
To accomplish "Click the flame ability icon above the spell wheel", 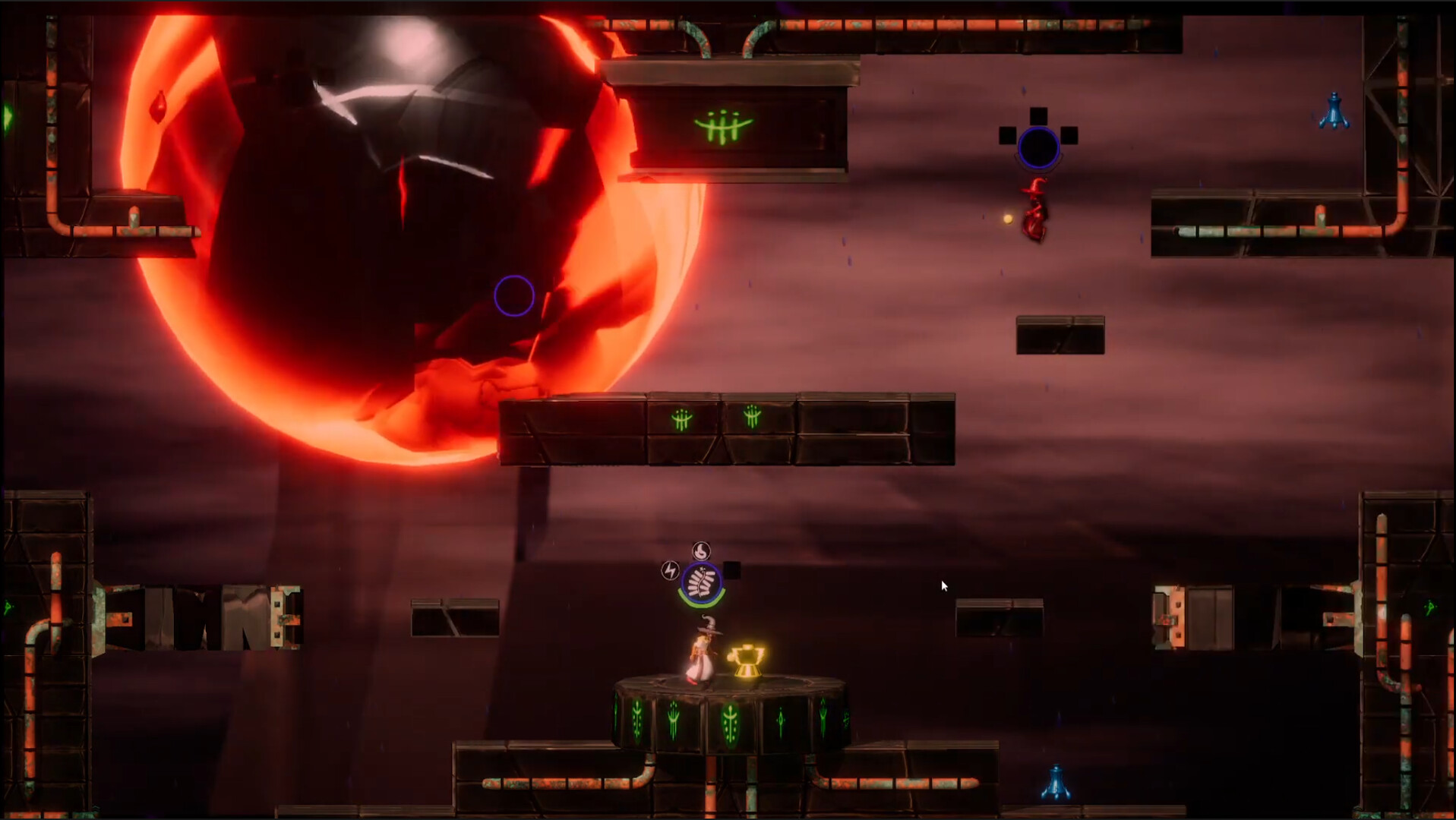I will coord(700,550).
